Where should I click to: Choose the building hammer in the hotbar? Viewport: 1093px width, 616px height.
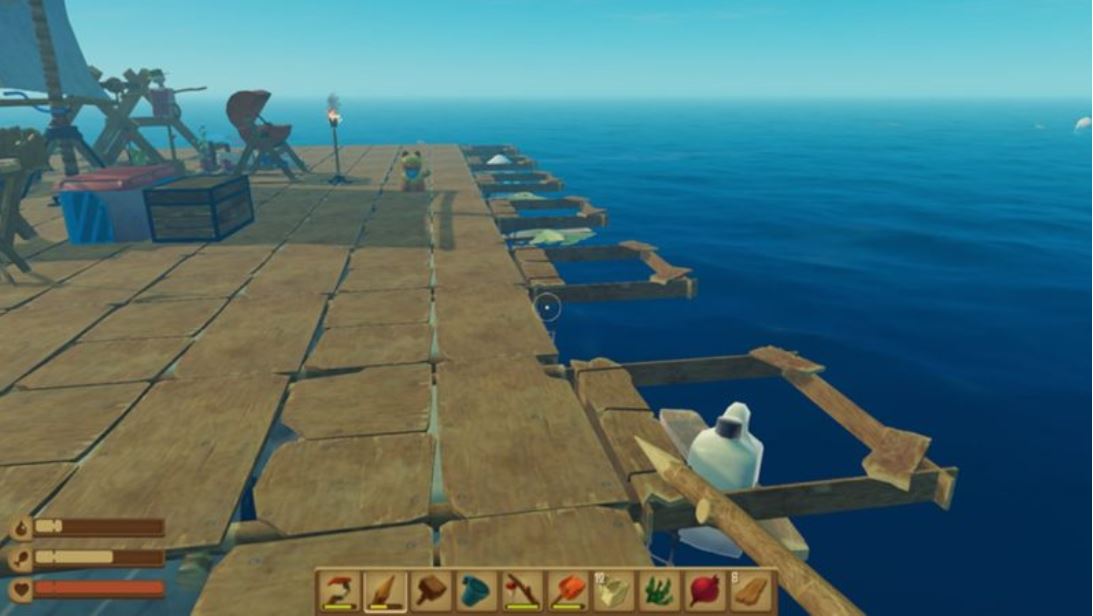click(x=430, y=591)
